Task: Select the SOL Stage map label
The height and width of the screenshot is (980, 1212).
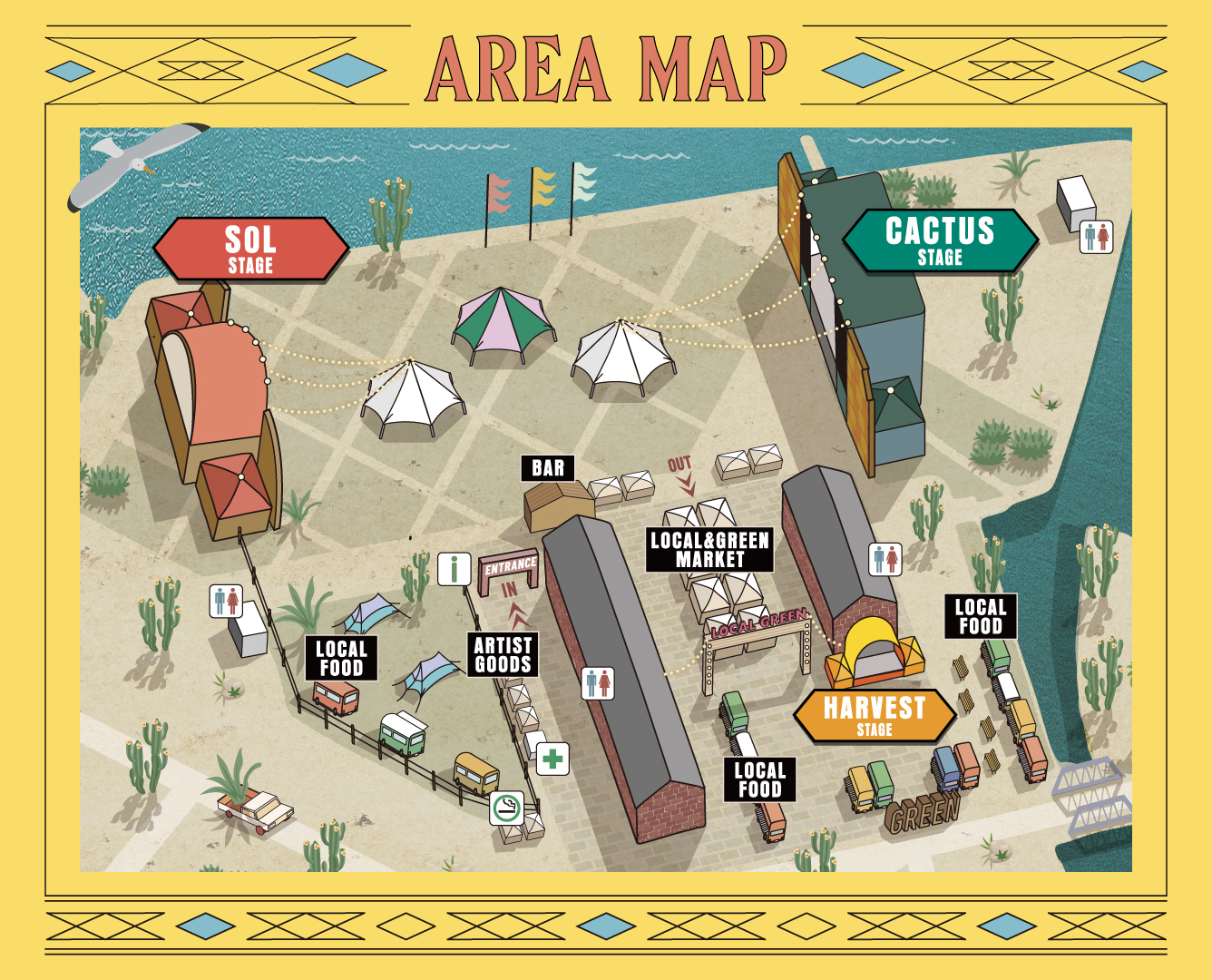Action: coord(250,249)
